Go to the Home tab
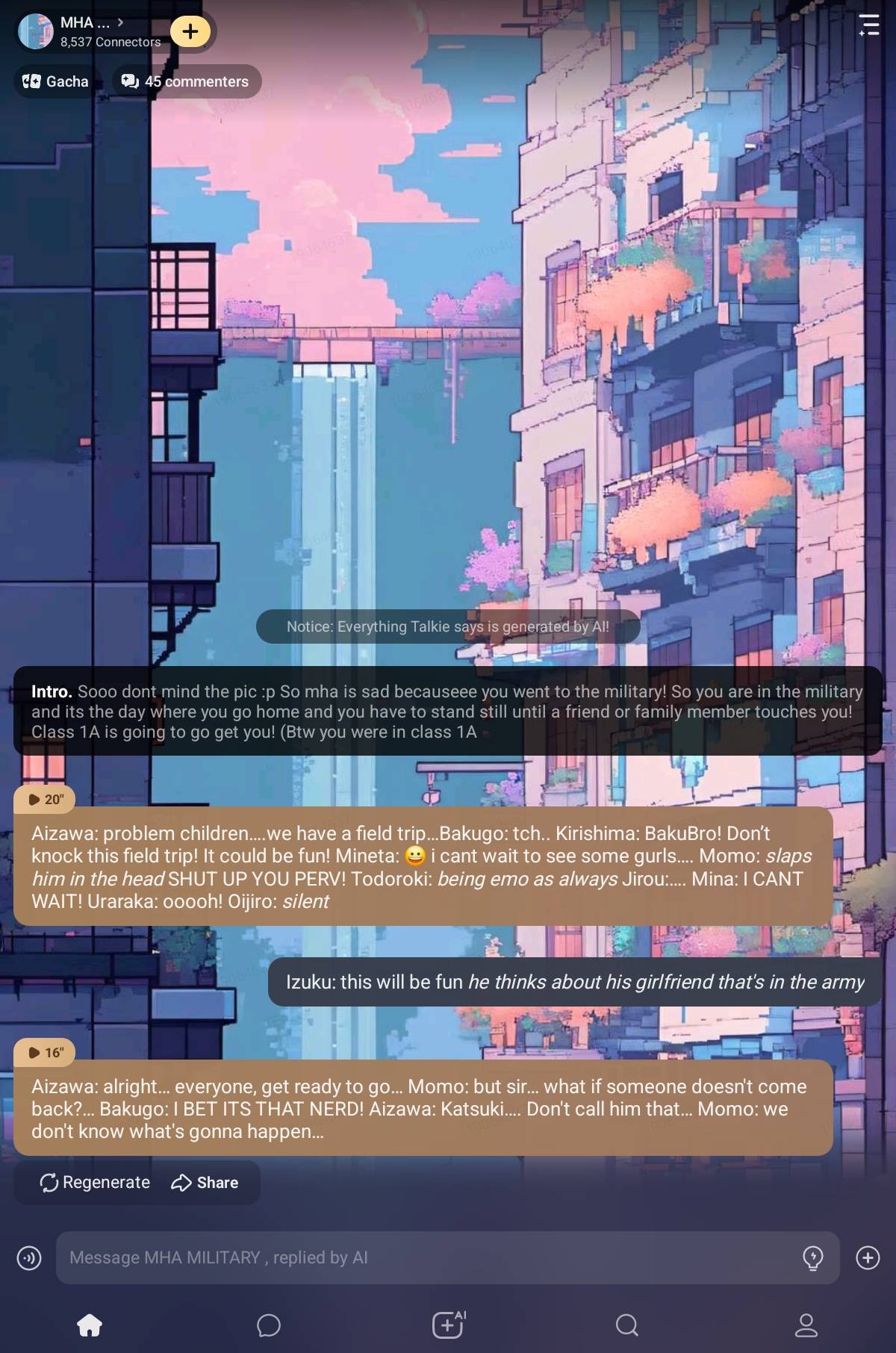The width and height of the screenshot is (896, 1353). pos(90,1325)
